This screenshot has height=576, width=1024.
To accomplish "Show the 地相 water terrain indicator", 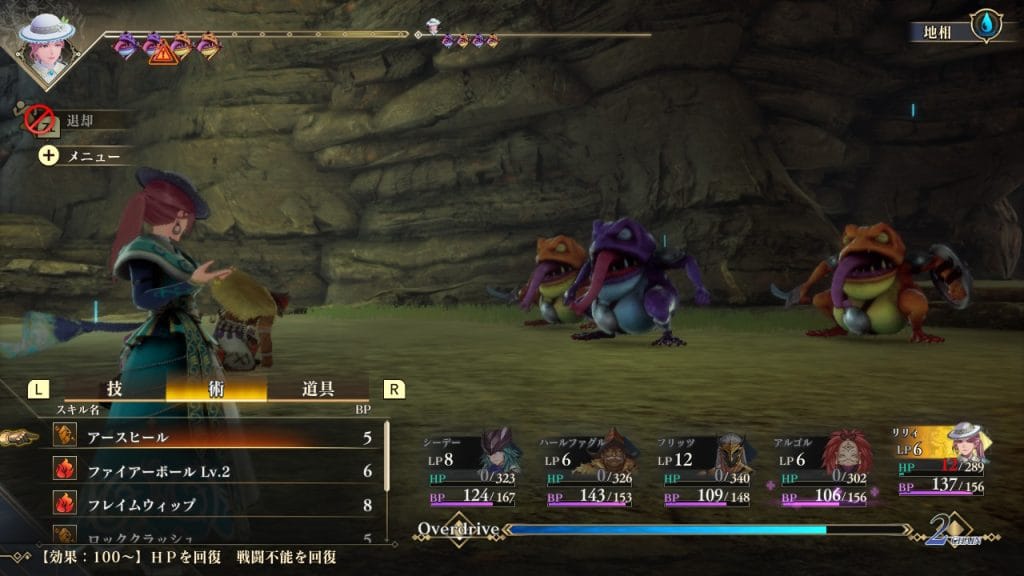I will (985, 27).
